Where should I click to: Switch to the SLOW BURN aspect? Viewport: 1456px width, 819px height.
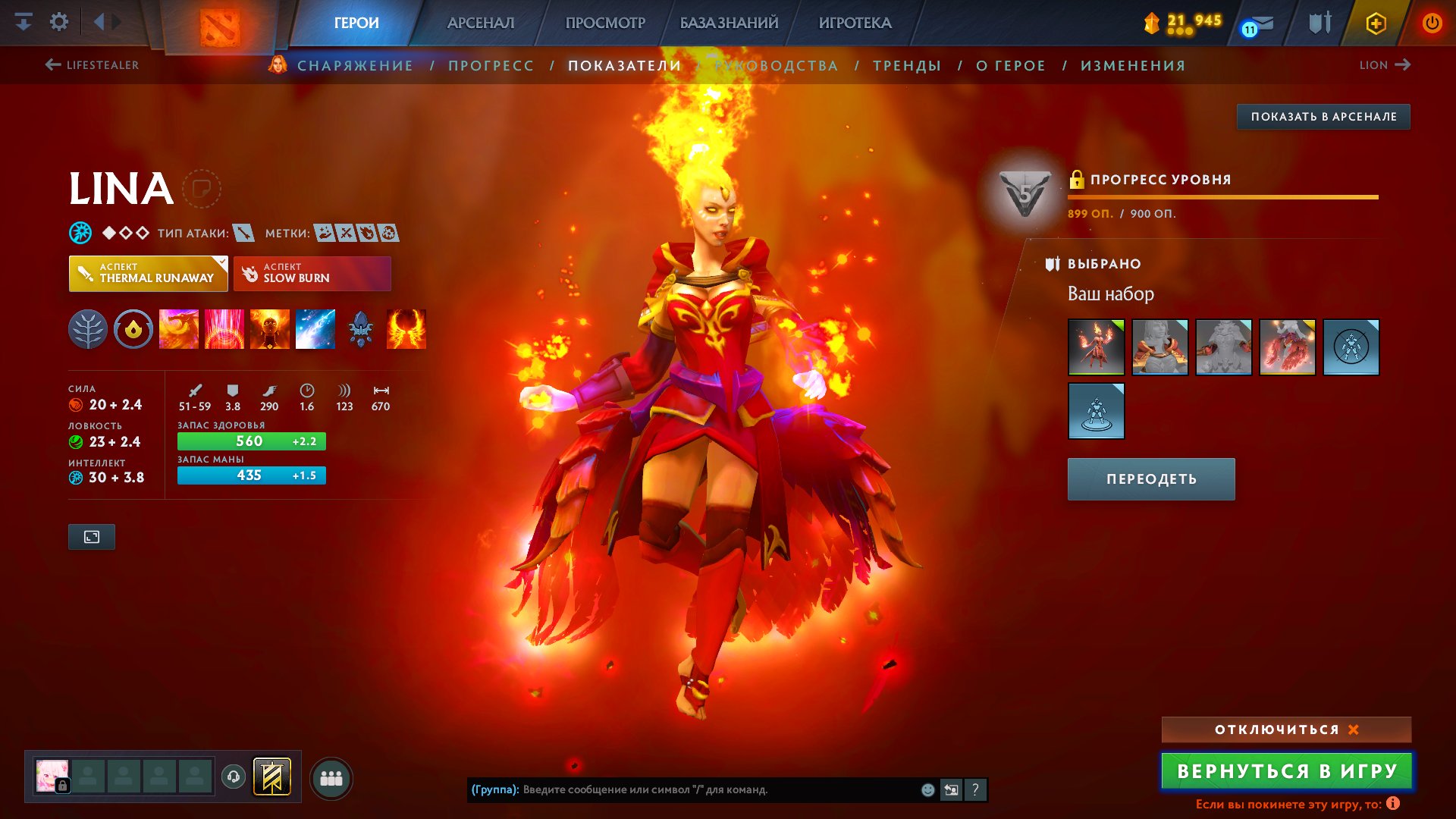point(311,273)
